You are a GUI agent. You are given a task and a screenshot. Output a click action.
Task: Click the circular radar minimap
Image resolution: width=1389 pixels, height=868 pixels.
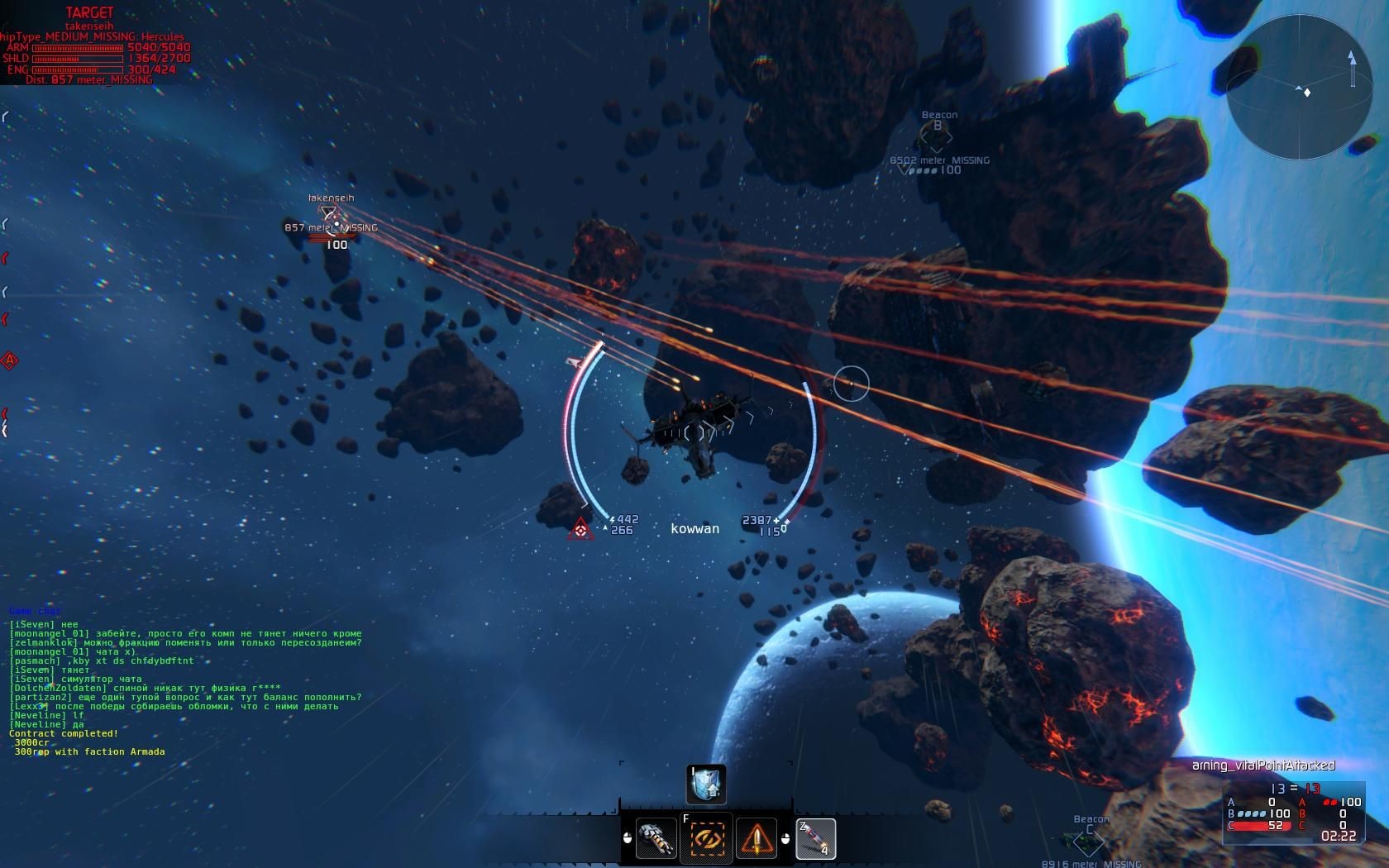tap(1299, 86)
